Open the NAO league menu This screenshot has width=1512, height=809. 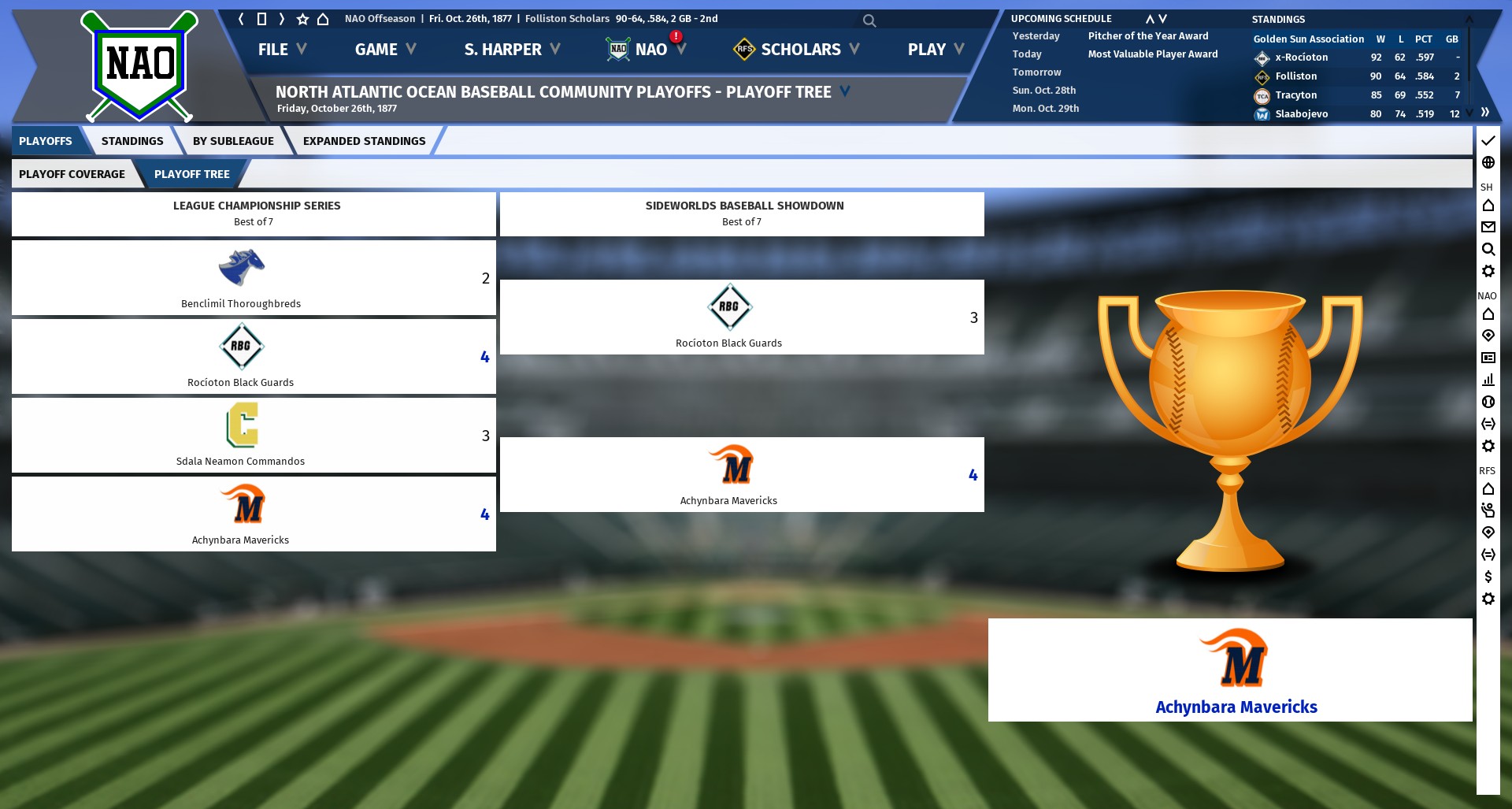click(650, 50)
